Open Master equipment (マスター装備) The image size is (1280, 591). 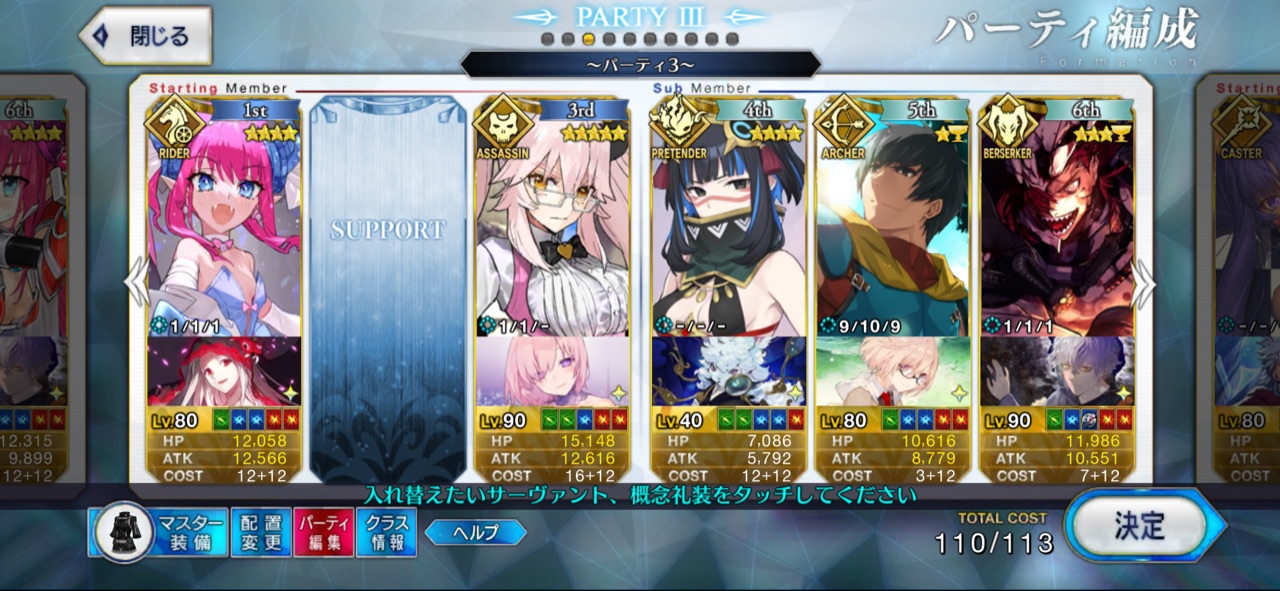pos(161,532)
